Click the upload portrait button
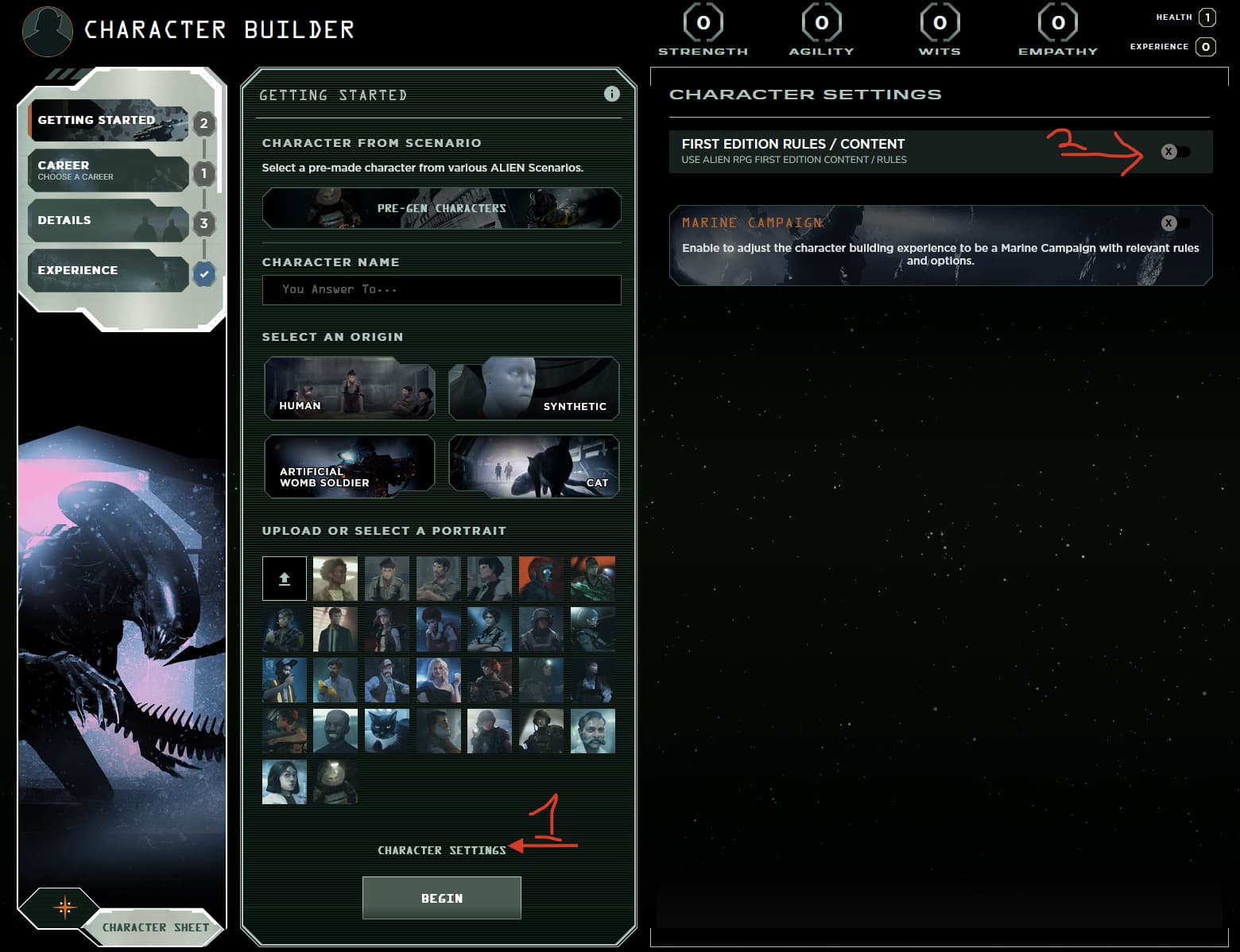This screenshot has width=1240, height=952. point(285,579)
